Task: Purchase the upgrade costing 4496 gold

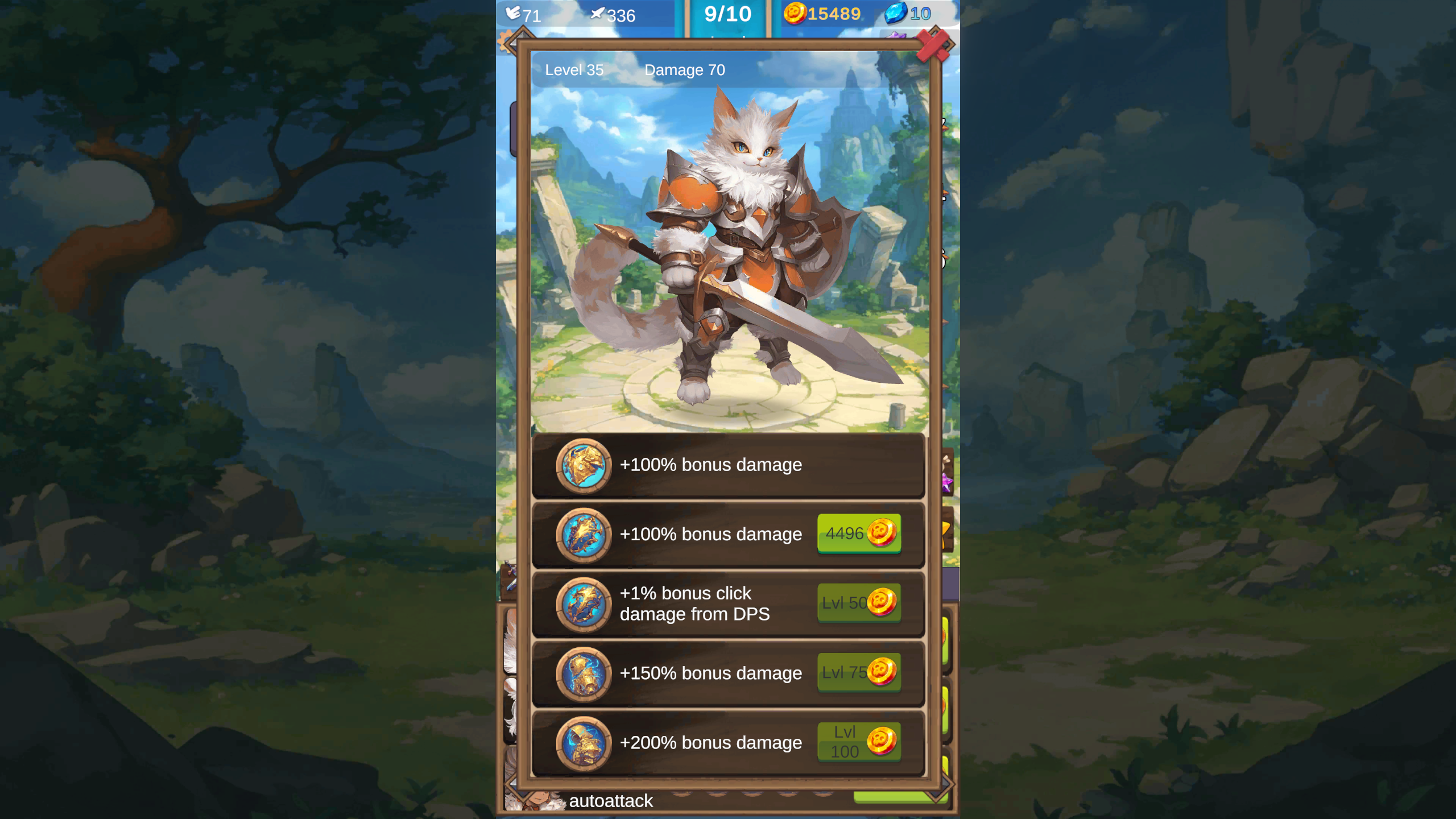Action: (x=859, y=534)
